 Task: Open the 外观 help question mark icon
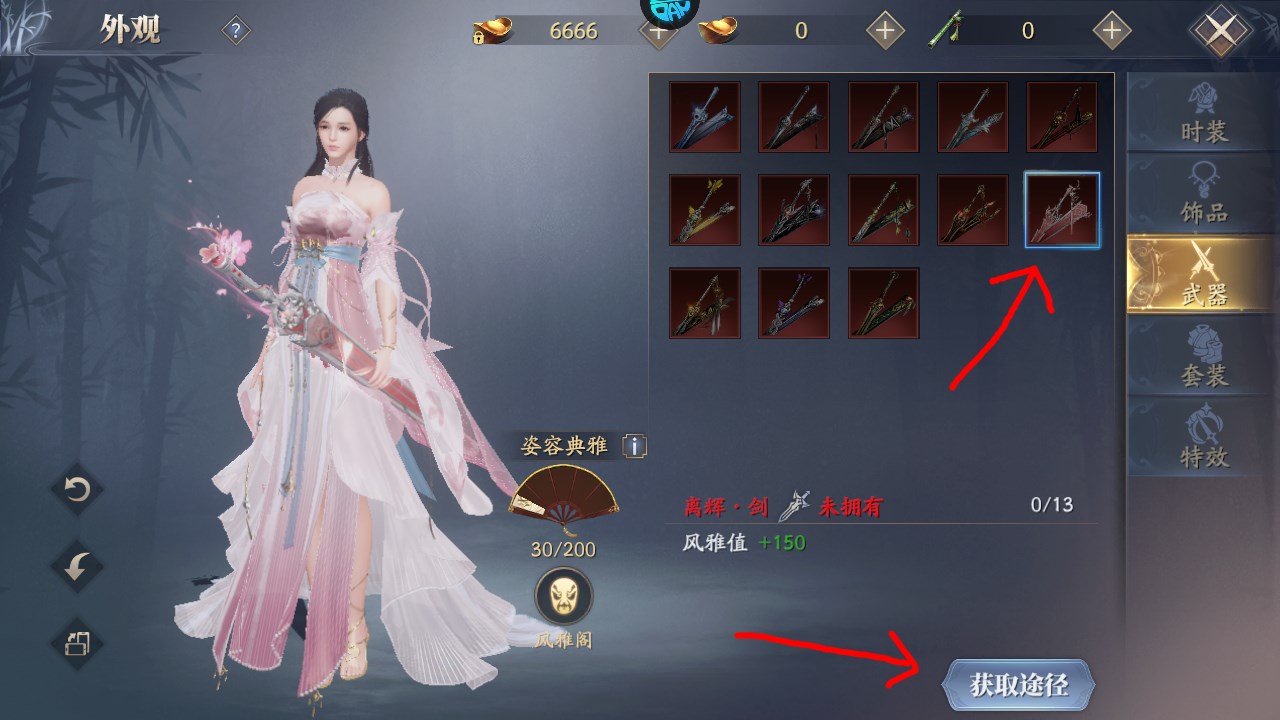(233, 29)
